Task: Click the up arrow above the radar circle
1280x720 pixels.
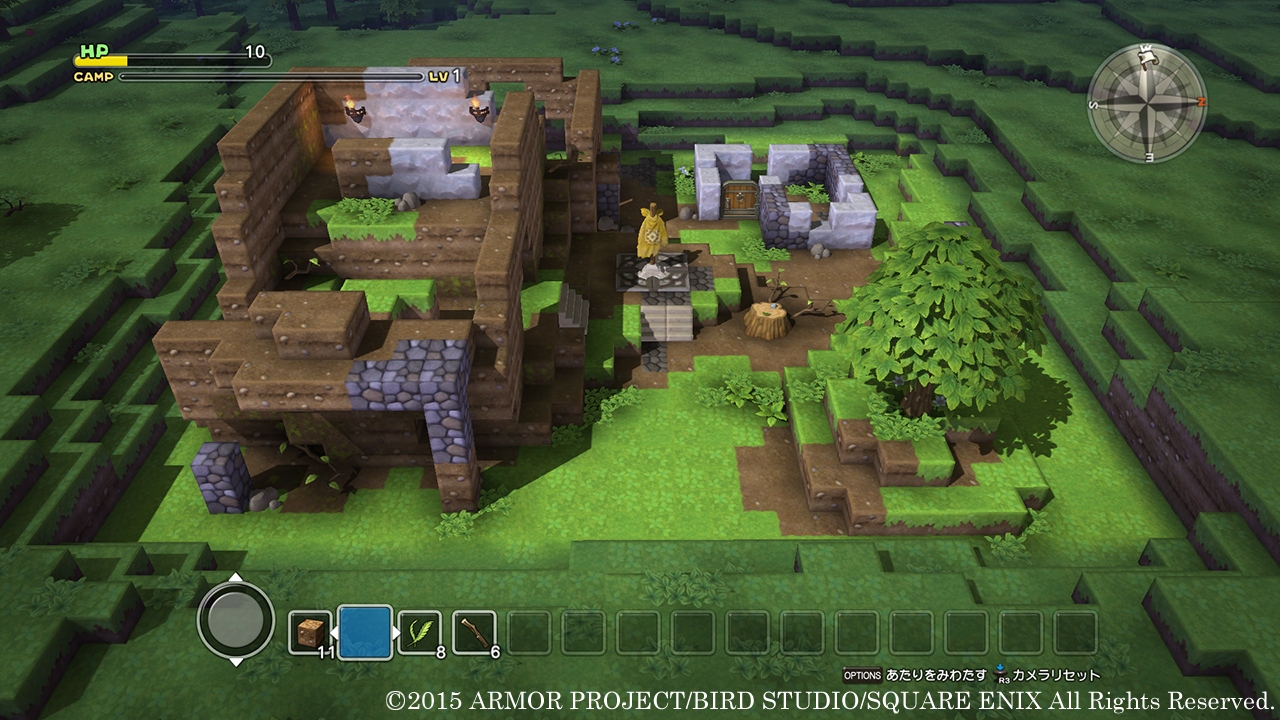Action: coord(237,577)
